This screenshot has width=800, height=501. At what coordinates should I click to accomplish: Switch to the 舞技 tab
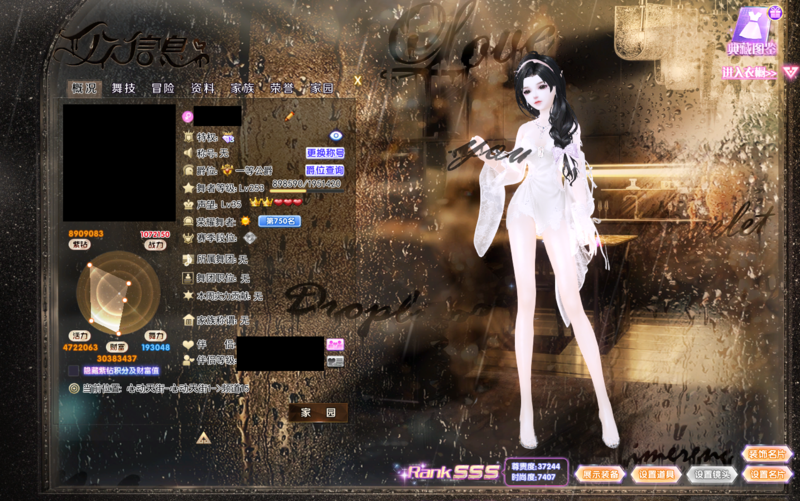[x=124, y=88]
